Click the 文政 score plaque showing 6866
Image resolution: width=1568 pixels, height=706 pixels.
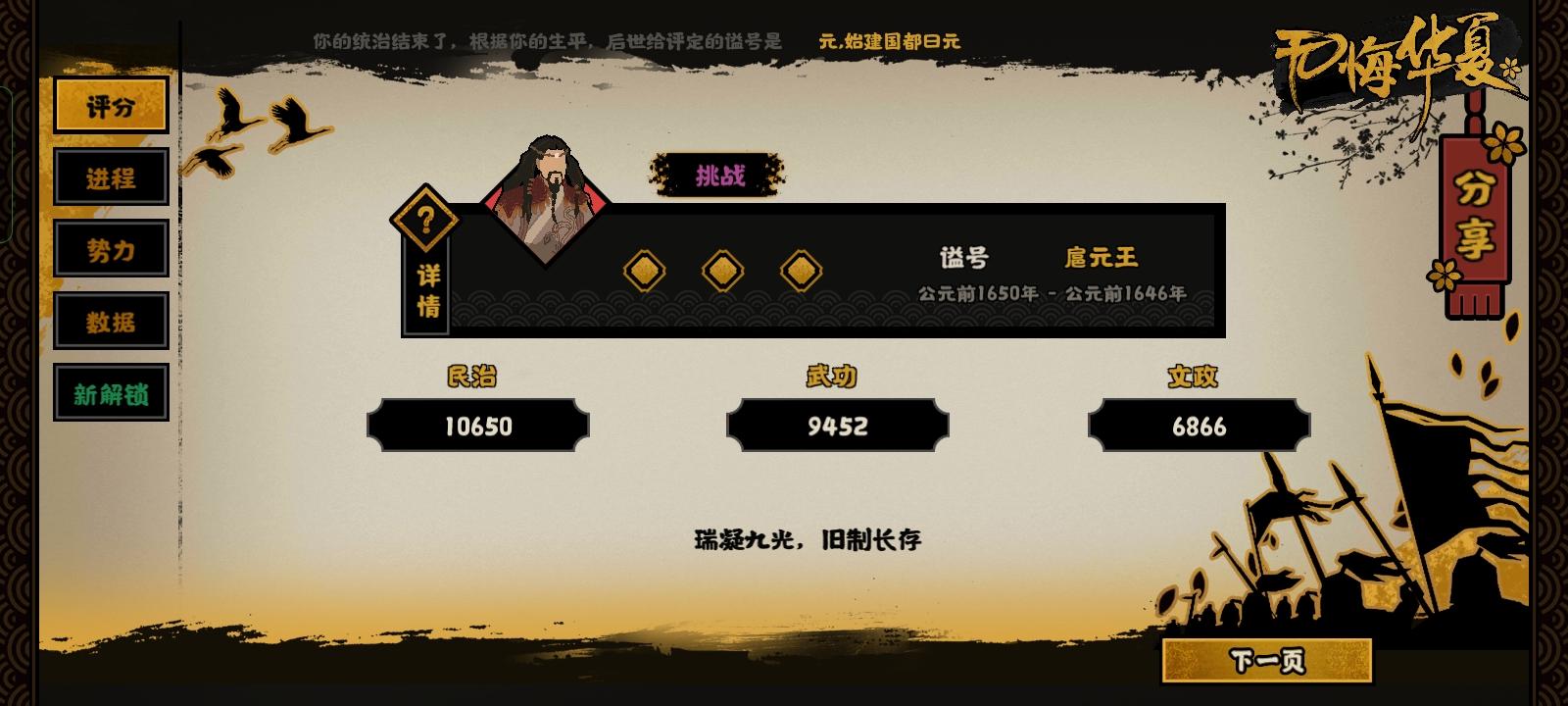tap(1198, 426)
